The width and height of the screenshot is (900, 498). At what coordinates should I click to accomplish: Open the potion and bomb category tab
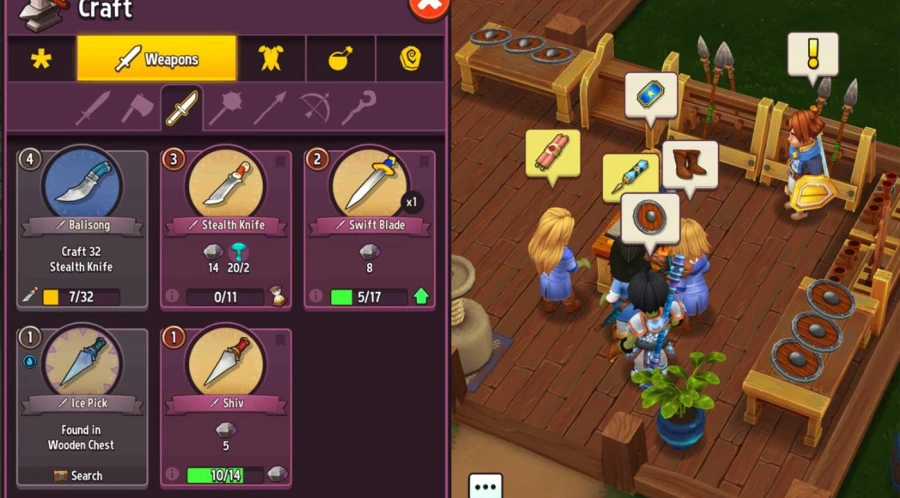[x=340, y=59]
